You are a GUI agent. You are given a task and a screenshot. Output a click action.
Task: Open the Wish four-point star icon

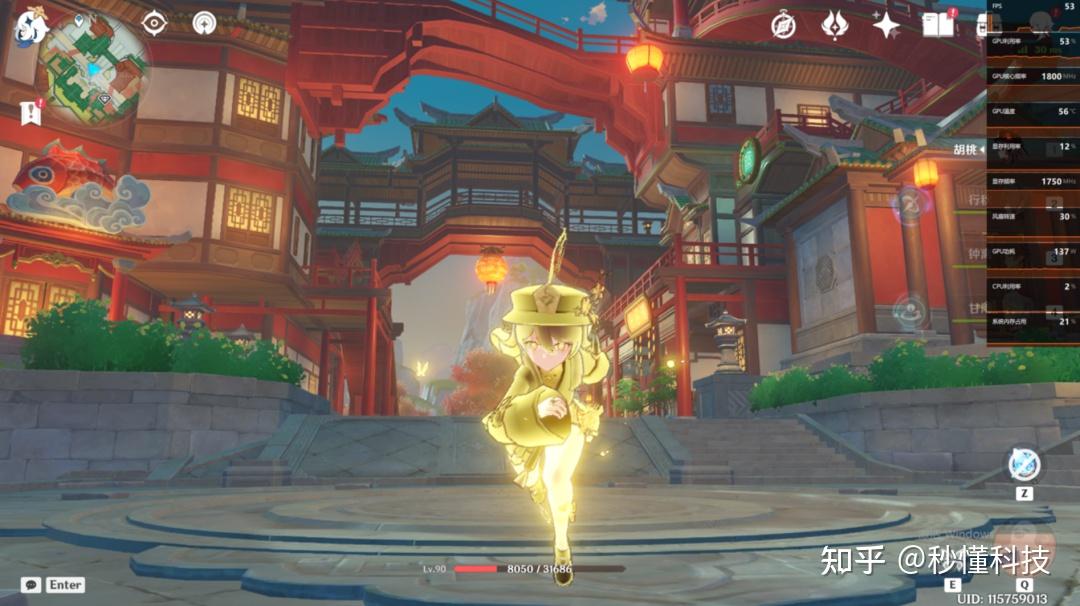pyautogui.click(x=886, y=25)
